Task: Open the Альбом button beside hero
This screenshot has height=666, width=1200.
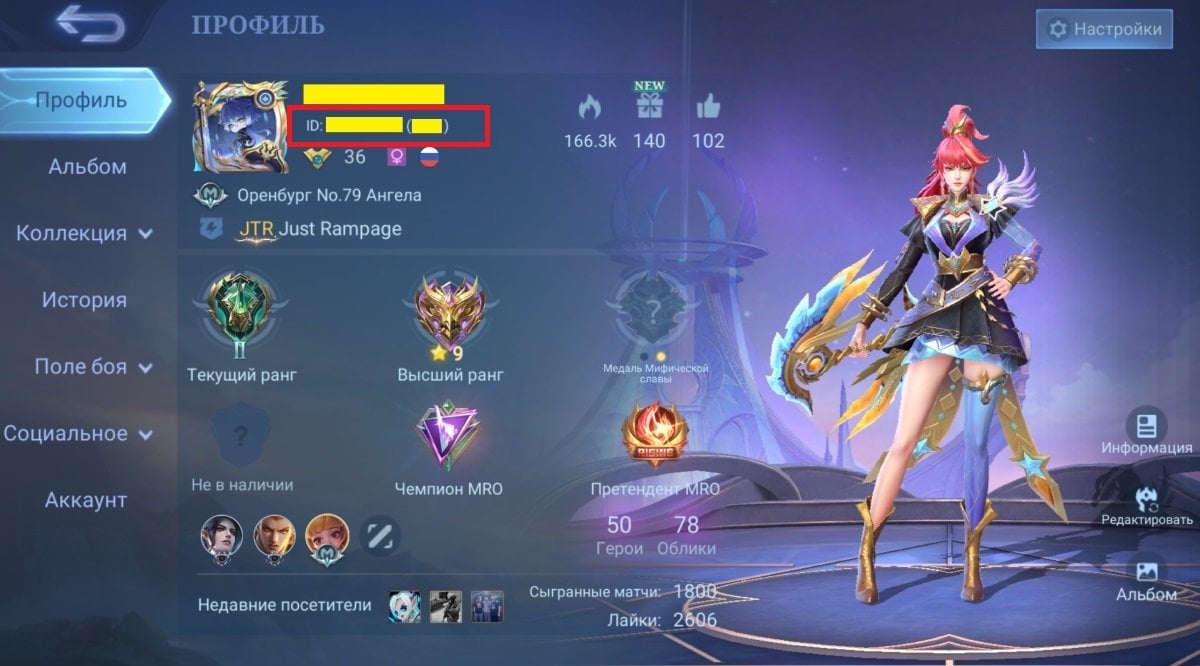Action: tap(1146, 577)
